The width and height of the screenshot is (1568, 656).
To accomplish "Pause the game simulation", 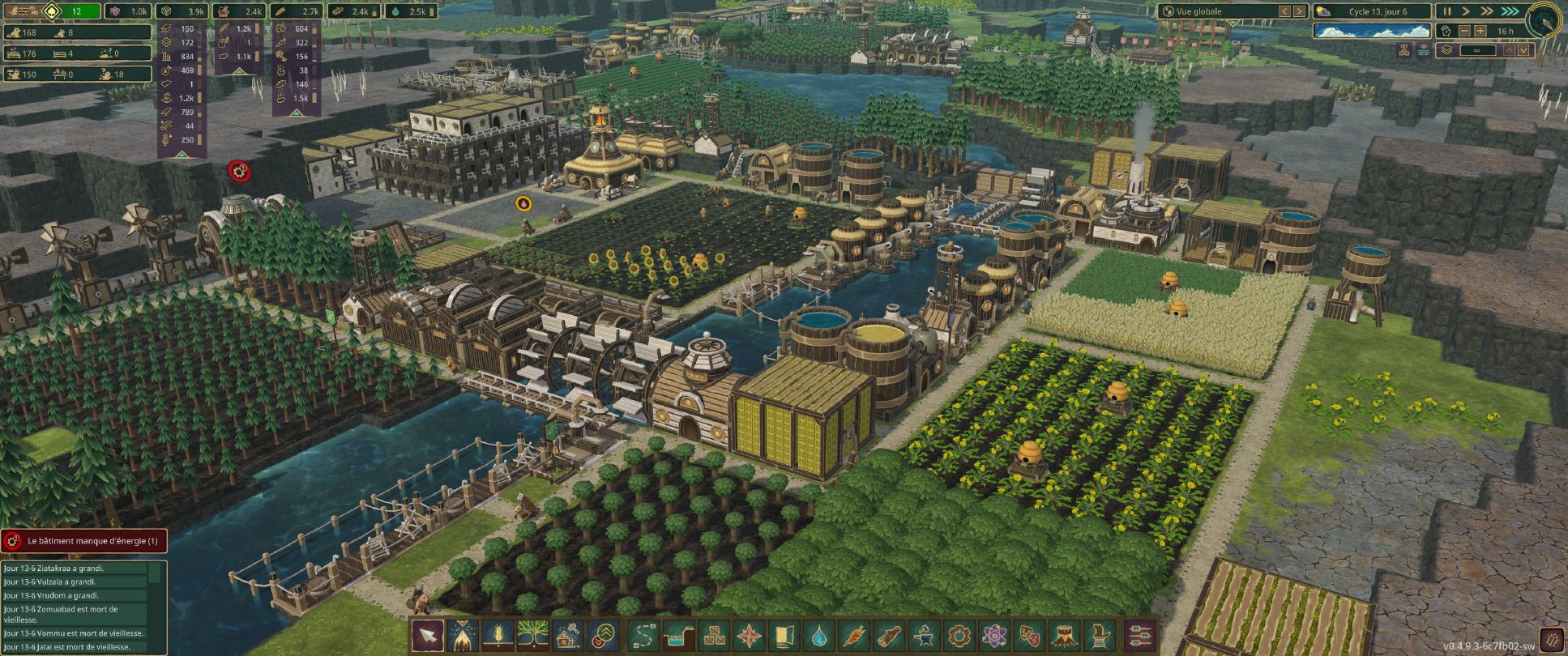I will pyautogui.click(x=1448, y=12).
